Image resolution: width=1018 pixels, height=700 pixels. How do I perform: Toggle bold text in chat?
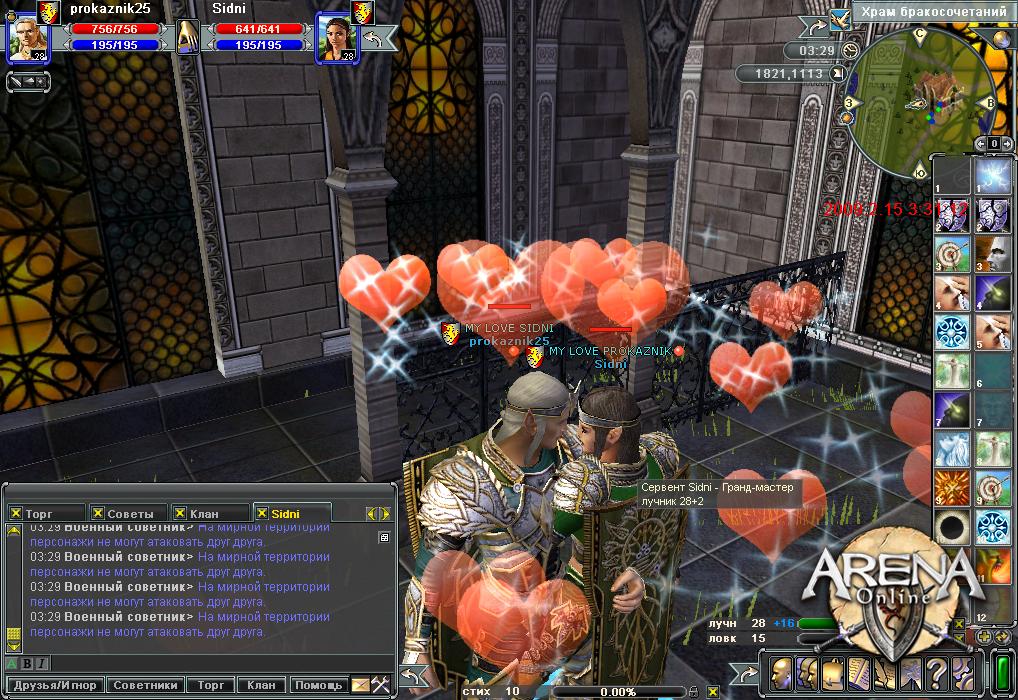[27, 663]
